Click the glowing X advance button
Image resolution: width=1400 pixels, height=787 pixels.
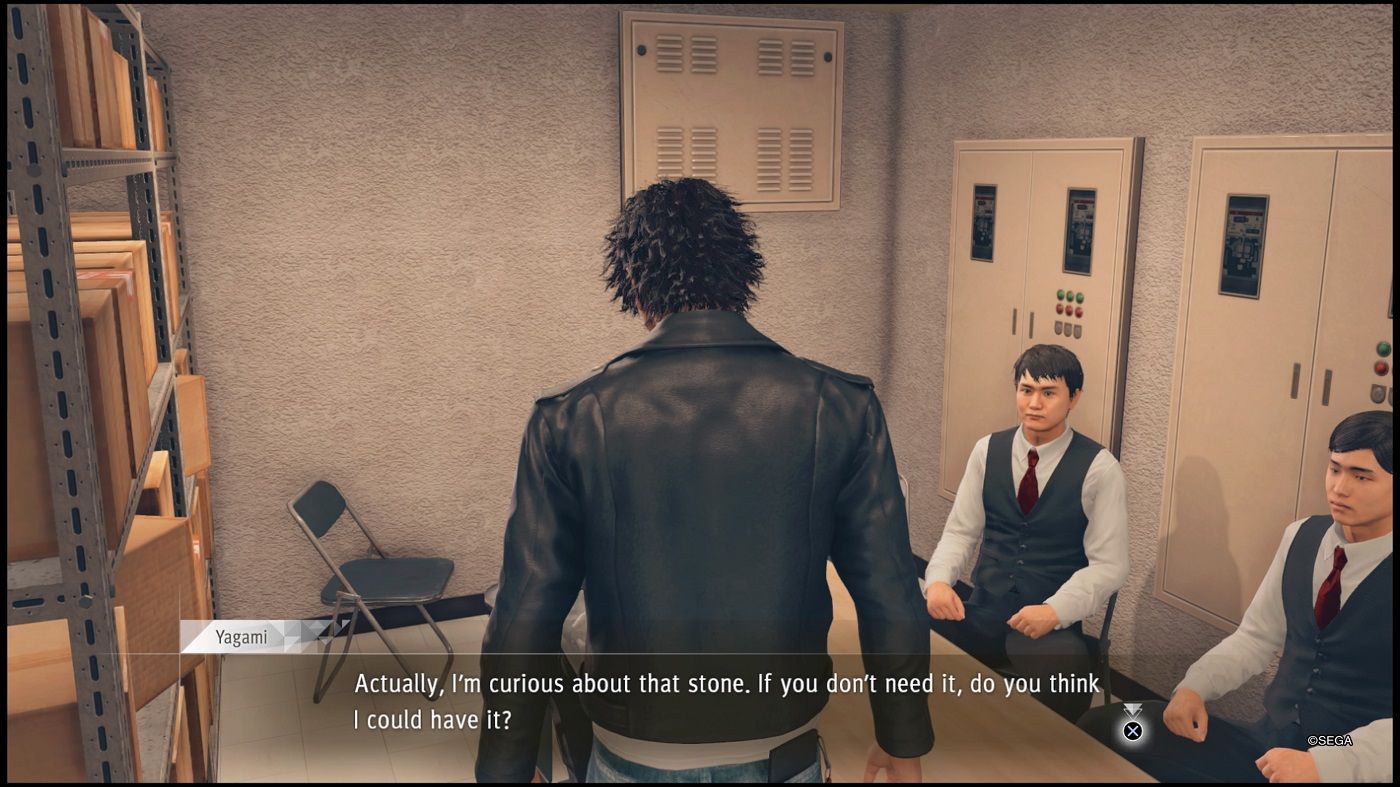click(x=1133, y=730)
